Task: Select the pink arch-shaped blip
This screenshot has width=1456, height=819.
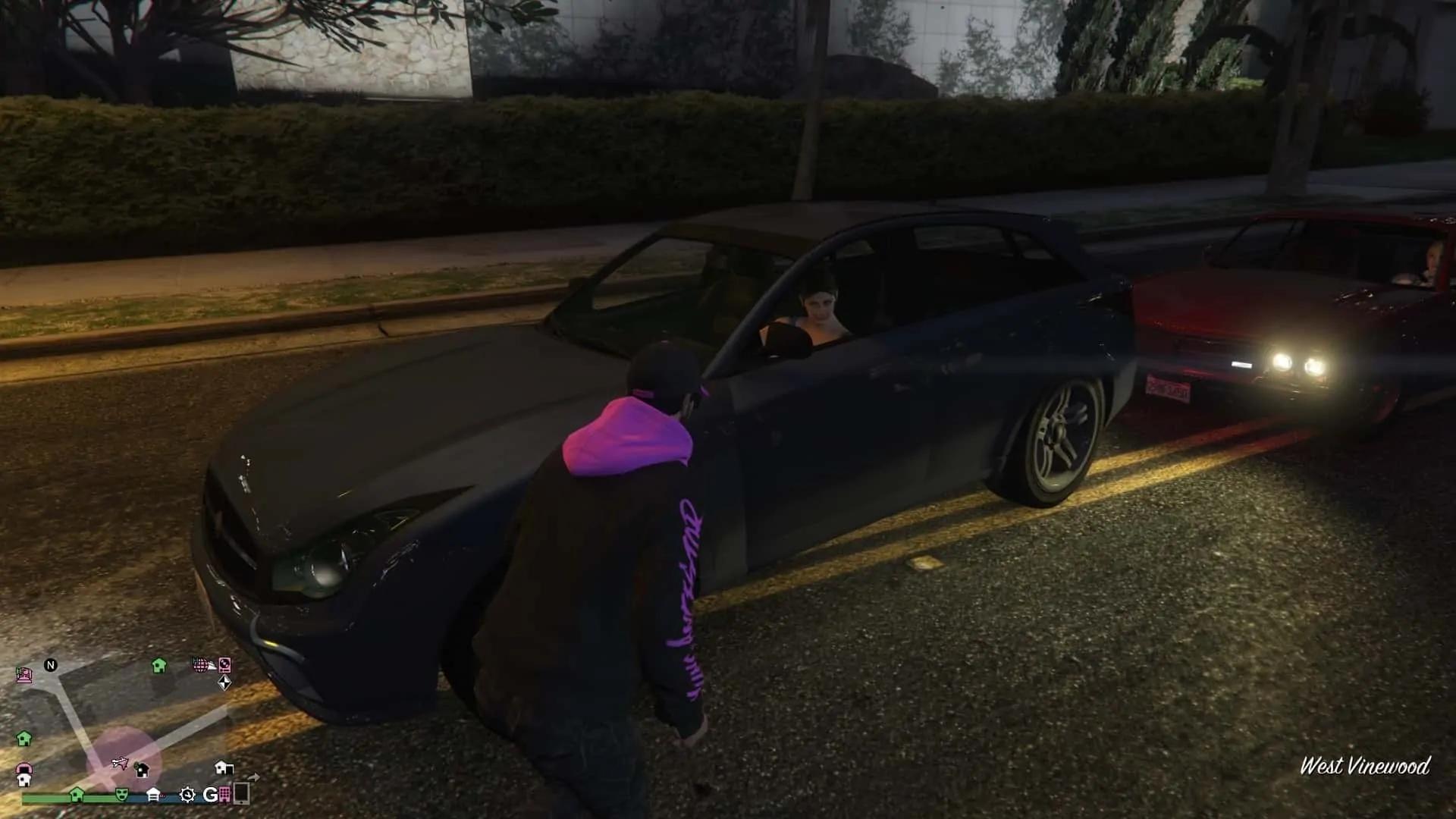Action: click(24, 768)
